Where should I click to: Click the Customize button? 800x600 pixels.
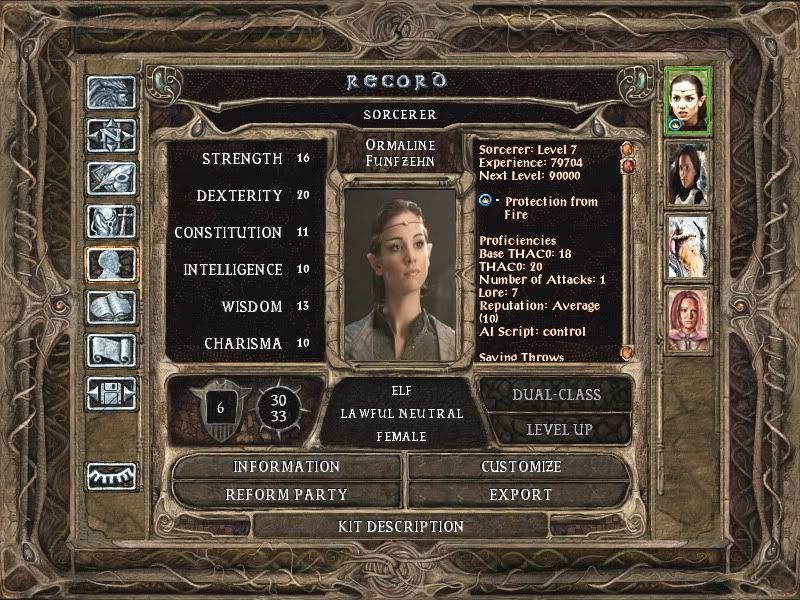point(521,467)
